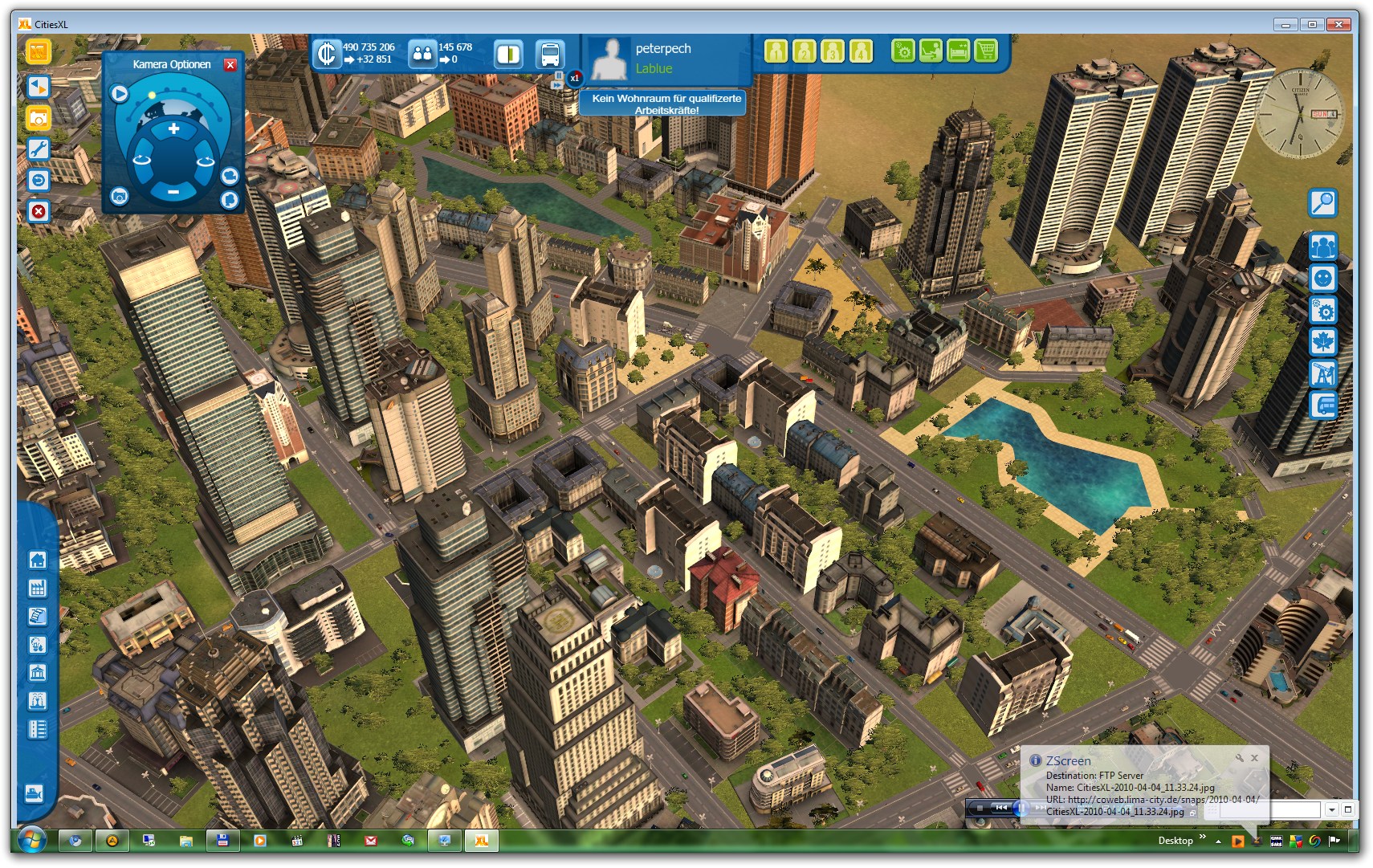Close the Kamera Optionen panel

[x=230, y=65]
